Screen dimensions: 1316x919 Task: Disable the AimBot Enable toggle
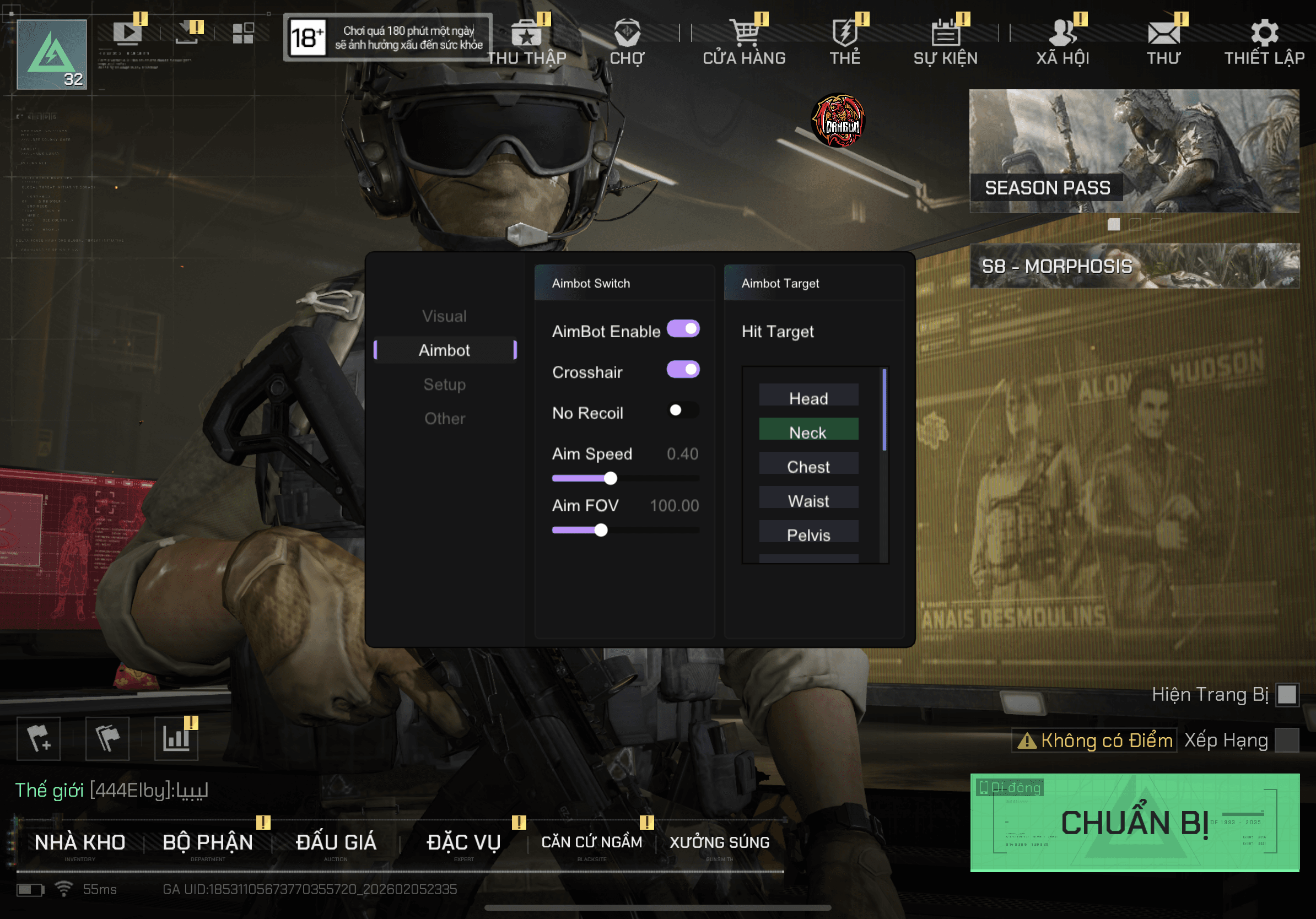click(x=684, y=329)
